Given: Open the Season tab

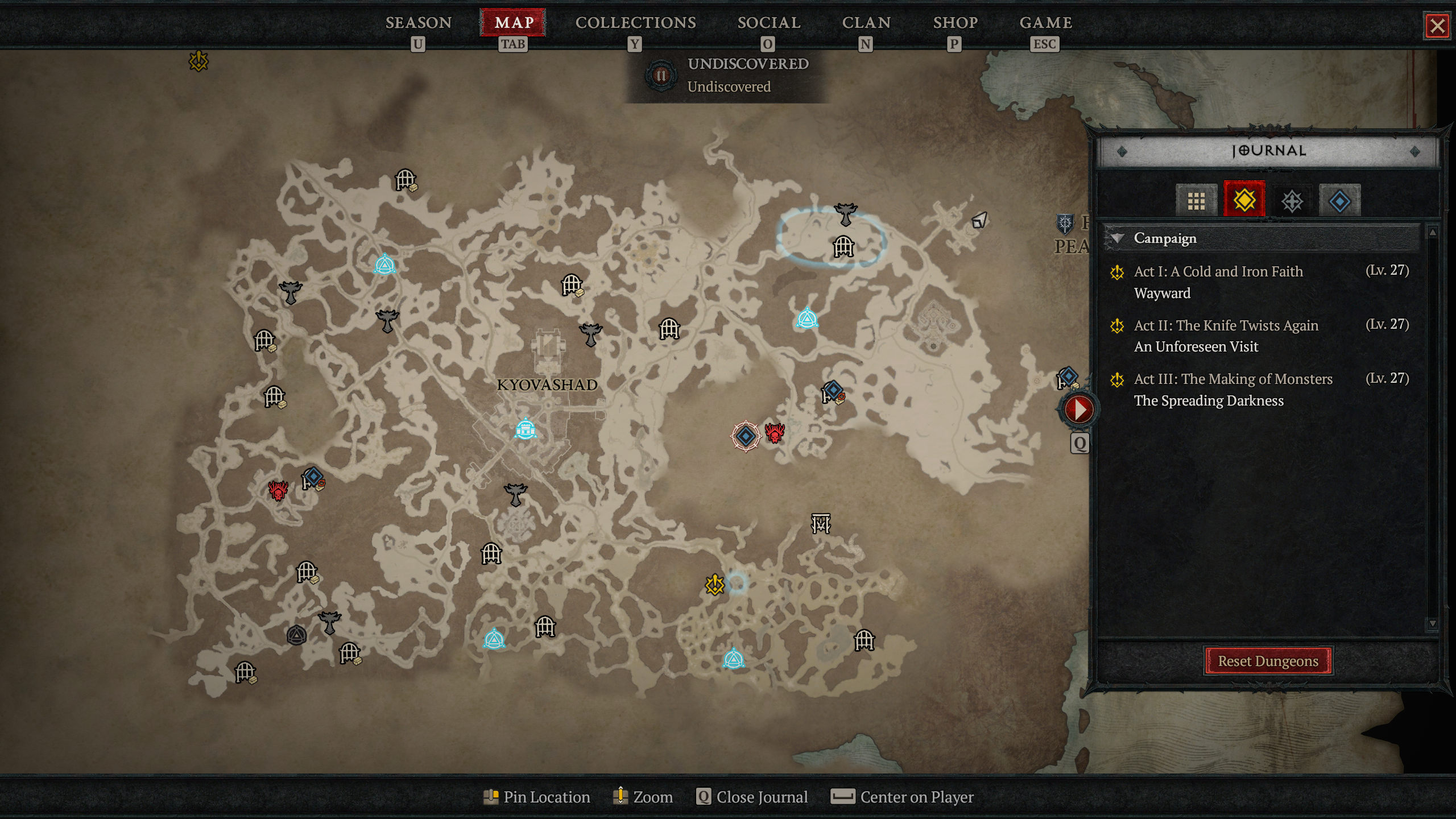Looking at the screenshot, I should pyautogui.click(x=419, y=23).
